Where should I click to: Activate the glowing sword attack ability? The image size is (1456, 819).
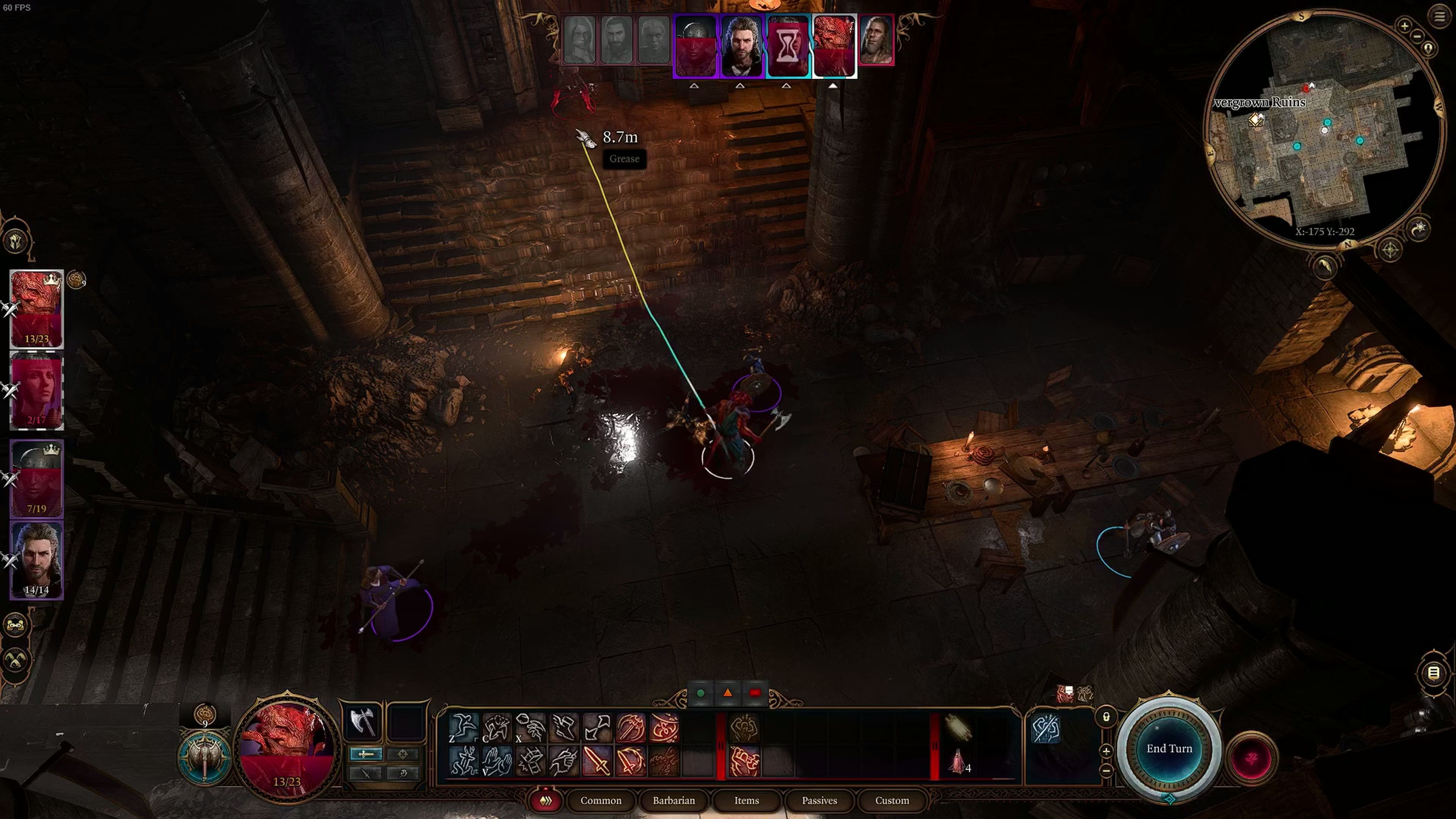(596, 761)
